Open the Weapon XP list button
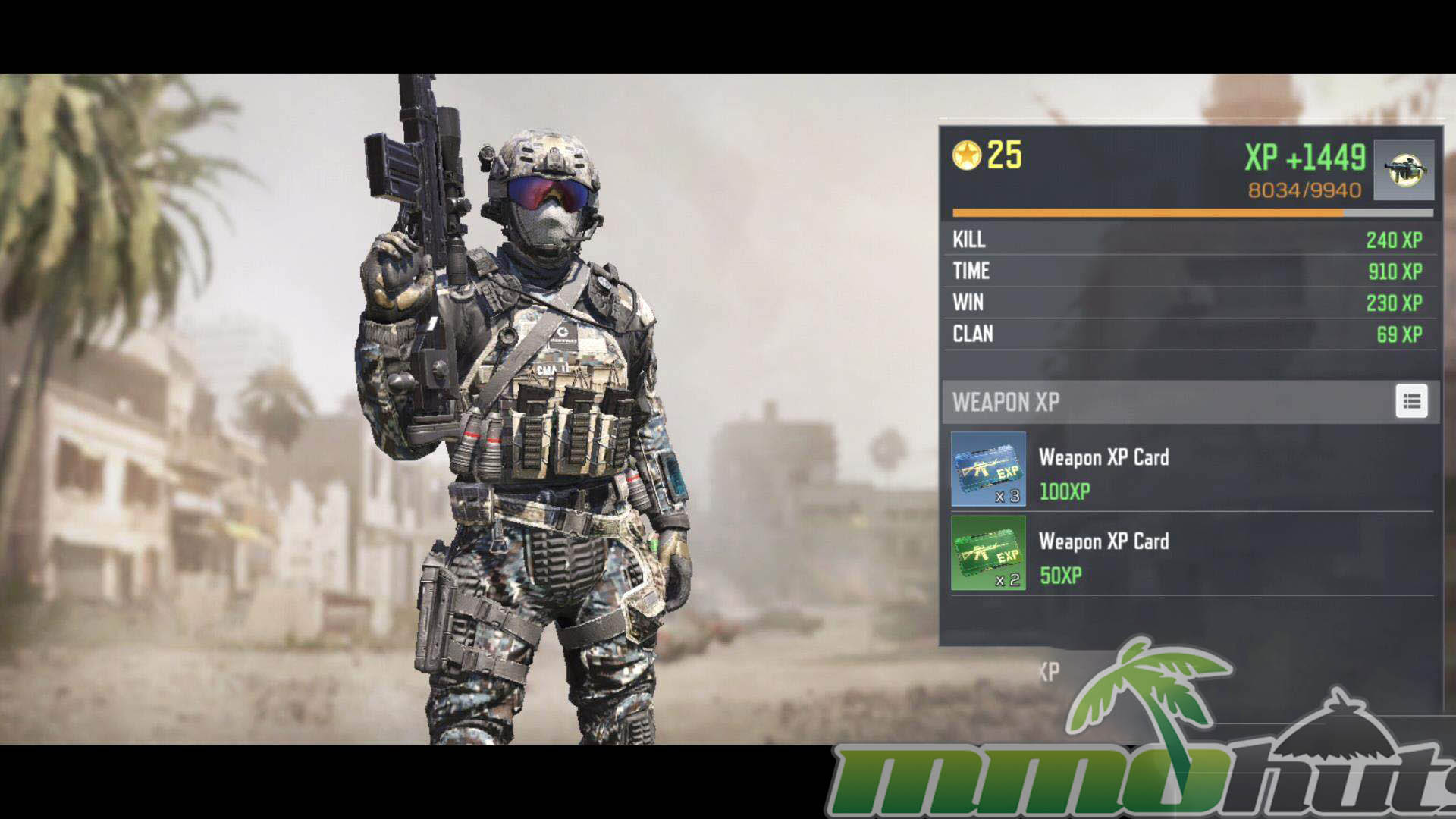Image resolution: width=1456 pixels, height=819 pixels. click(1411, 402)
